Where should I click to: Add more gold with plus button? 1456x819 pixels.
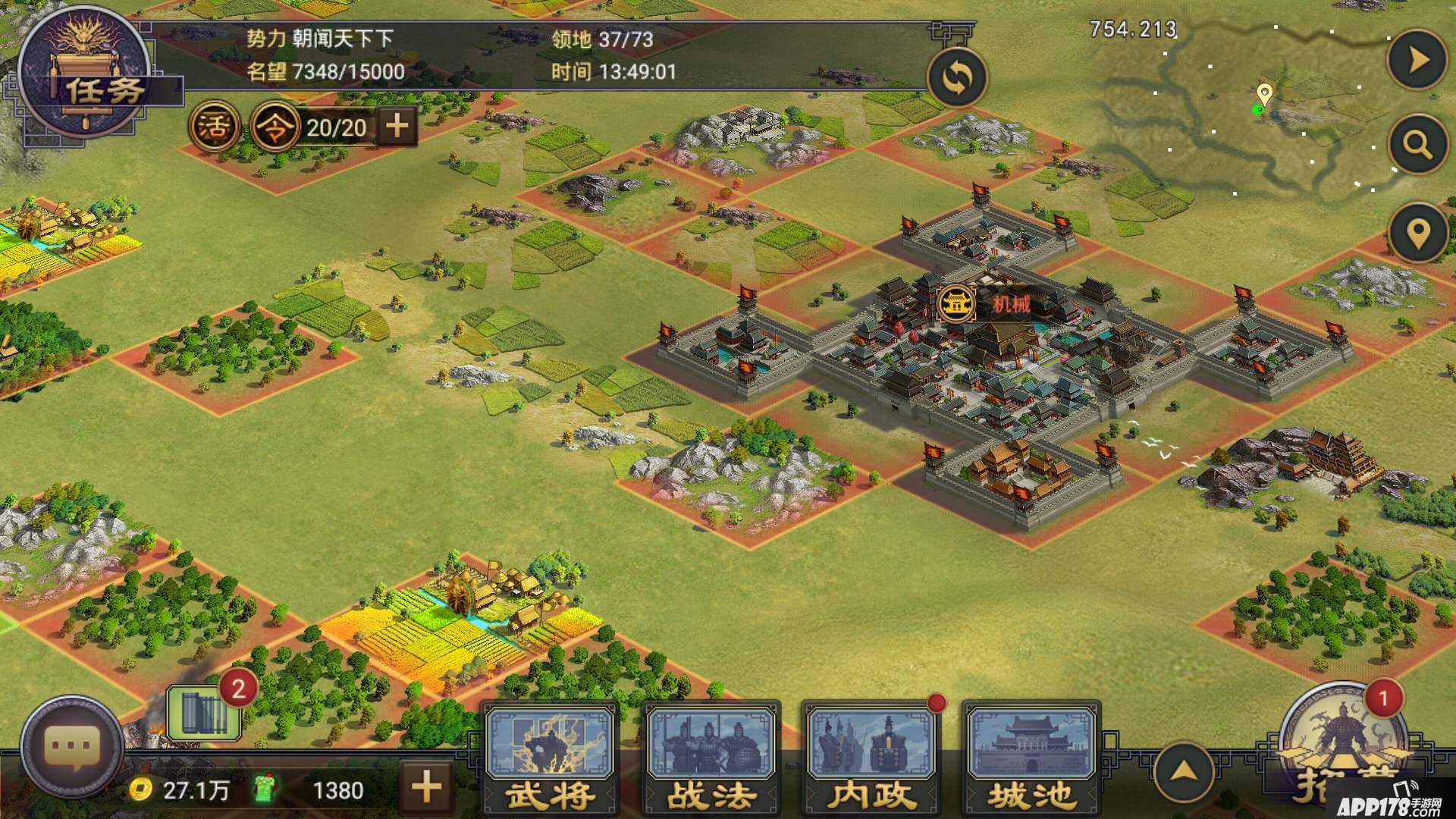pos(426,787)
